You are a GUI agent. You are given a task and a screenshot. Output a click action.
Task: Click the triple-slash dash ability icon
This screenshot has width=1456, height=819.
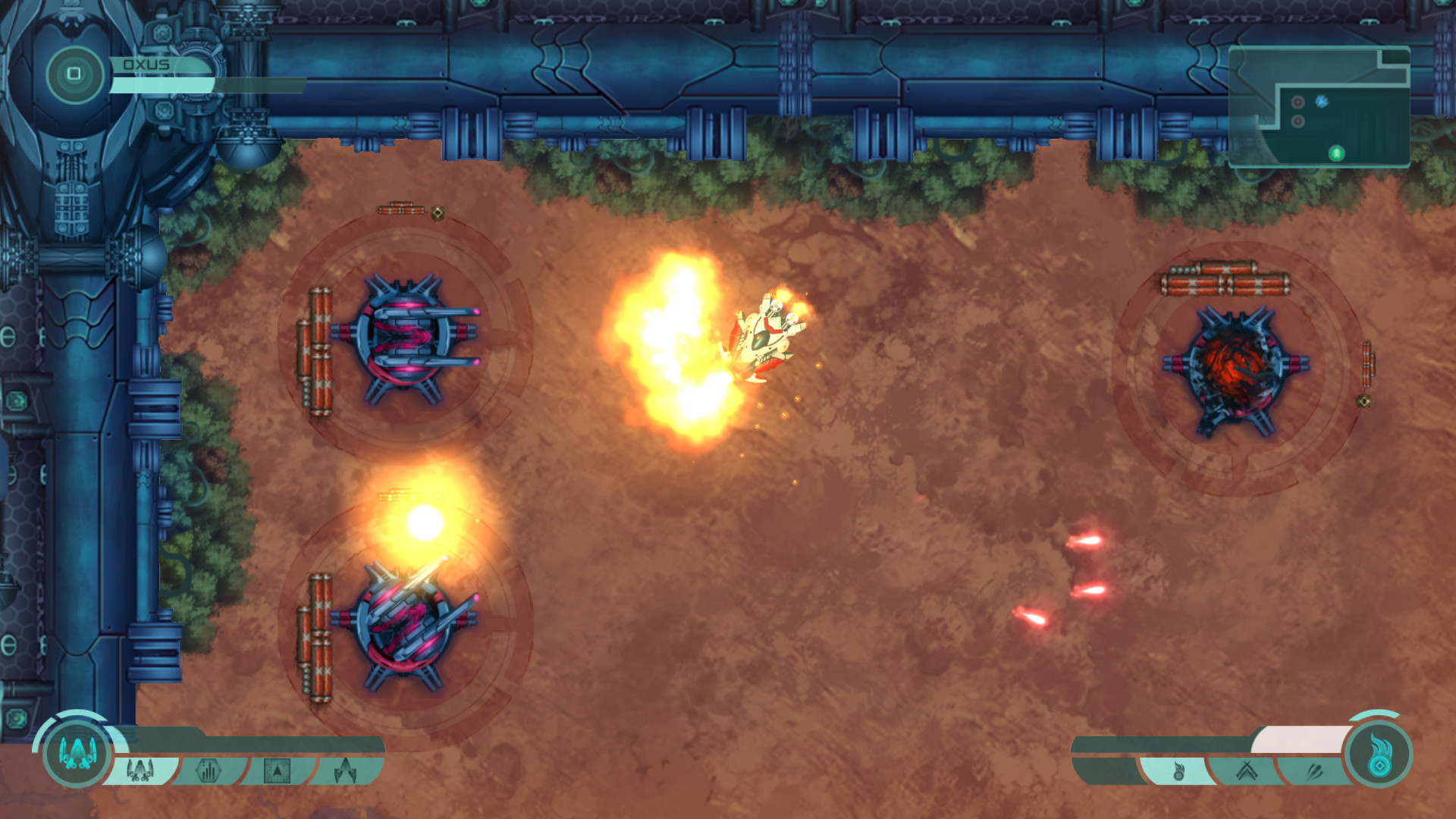click(x=1316, y=770)
